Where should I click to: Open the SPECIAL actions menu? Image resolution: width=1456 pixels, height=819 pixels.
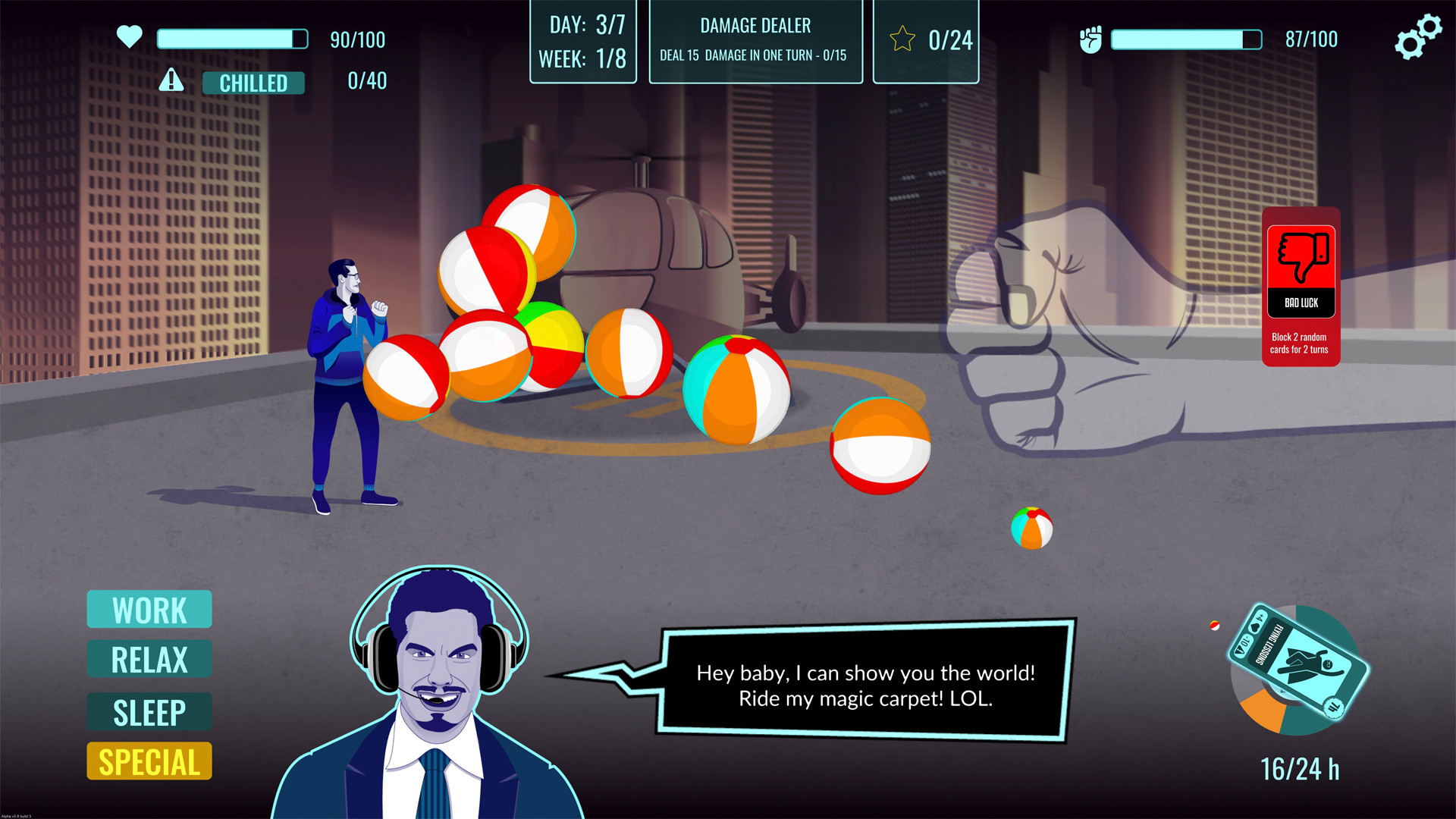click(x=149, y=761)
